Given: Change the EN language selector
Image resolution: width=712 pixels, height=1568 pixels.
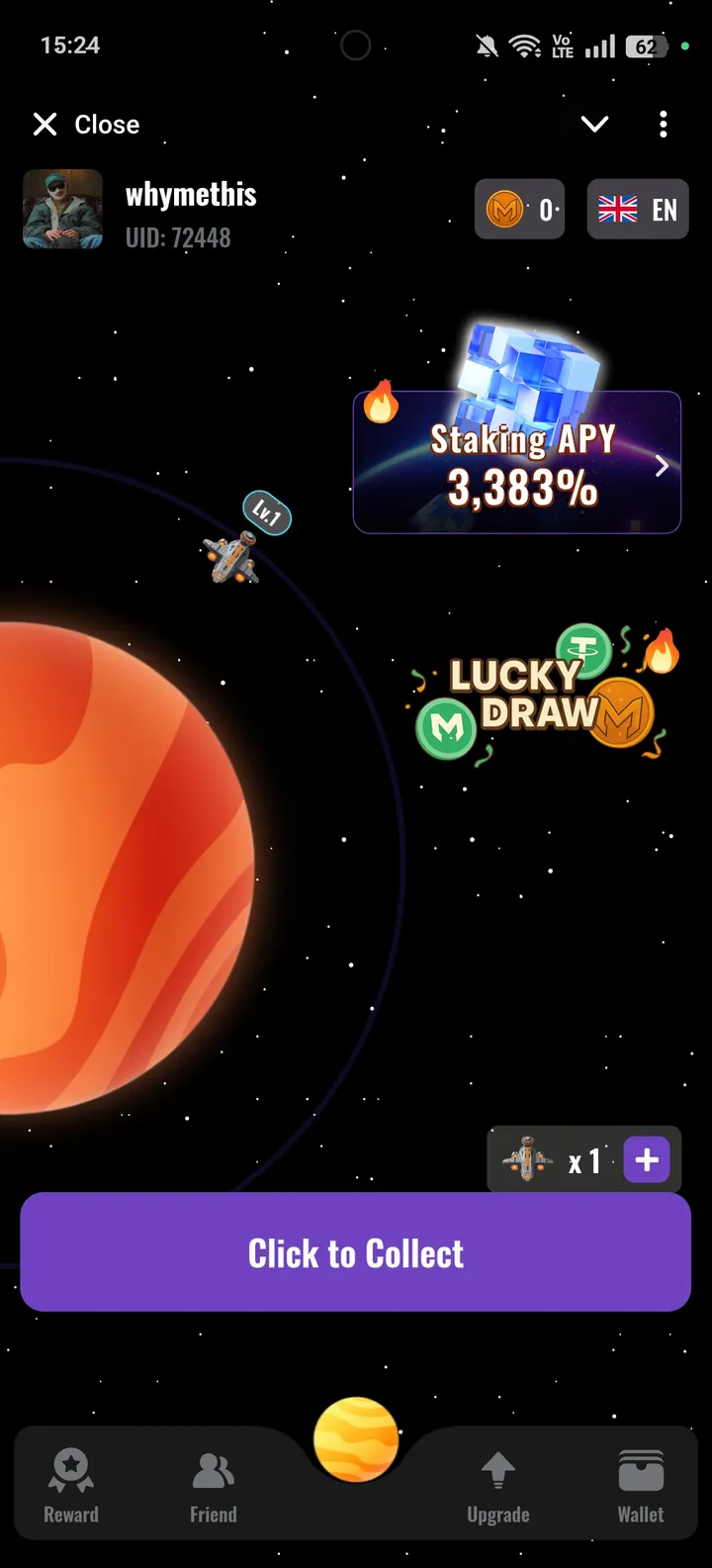Looking at the screenshot, I should click(x=638, y=210).
